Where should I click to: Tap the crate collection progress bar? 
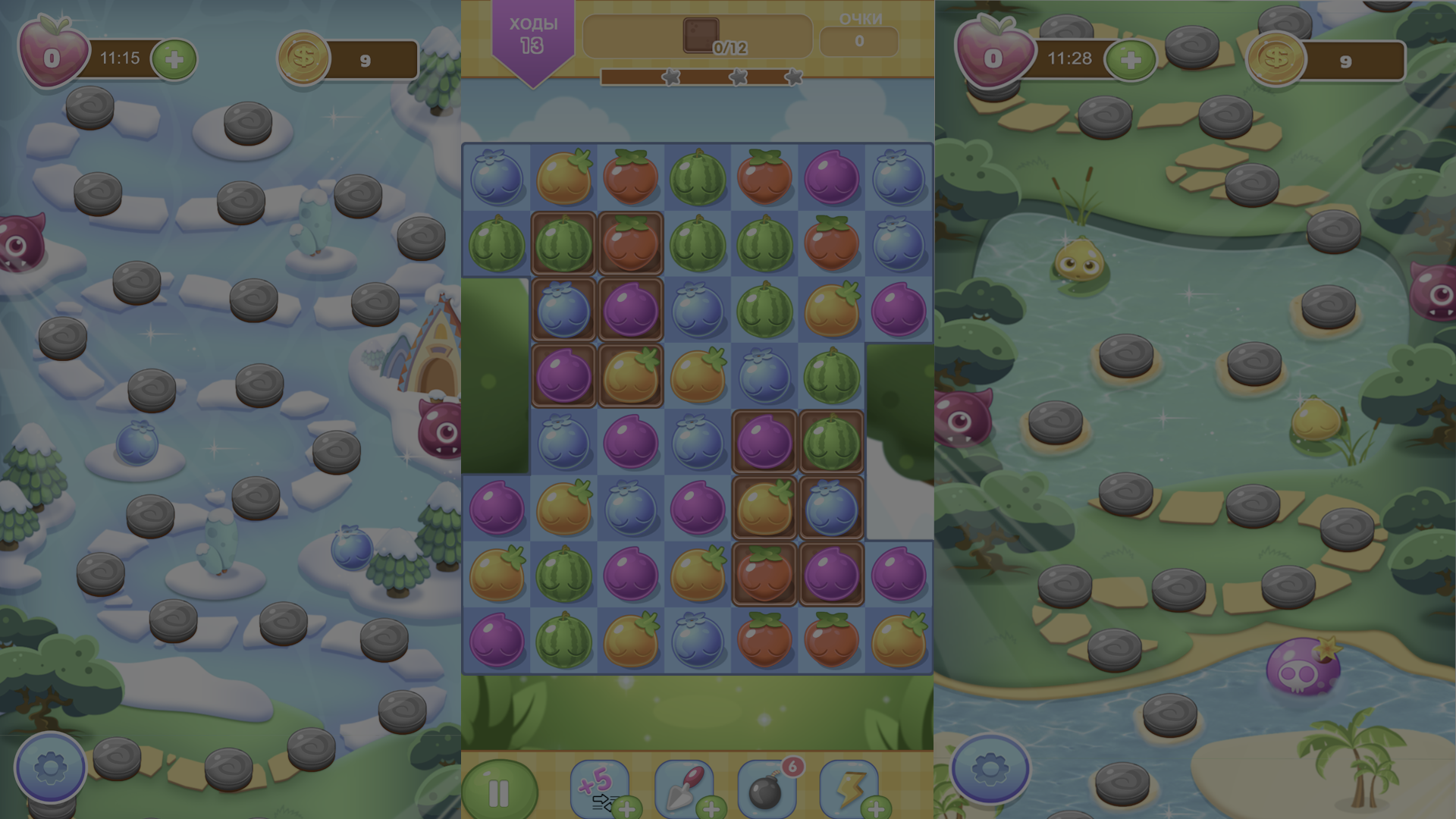tap(698, 34)
